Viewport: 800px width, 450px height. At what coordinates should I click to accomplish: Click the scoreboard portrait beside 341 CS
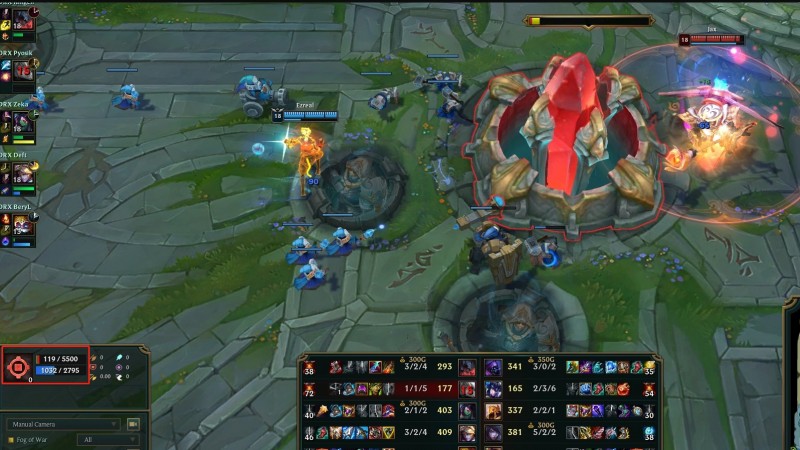coord(493,367)
